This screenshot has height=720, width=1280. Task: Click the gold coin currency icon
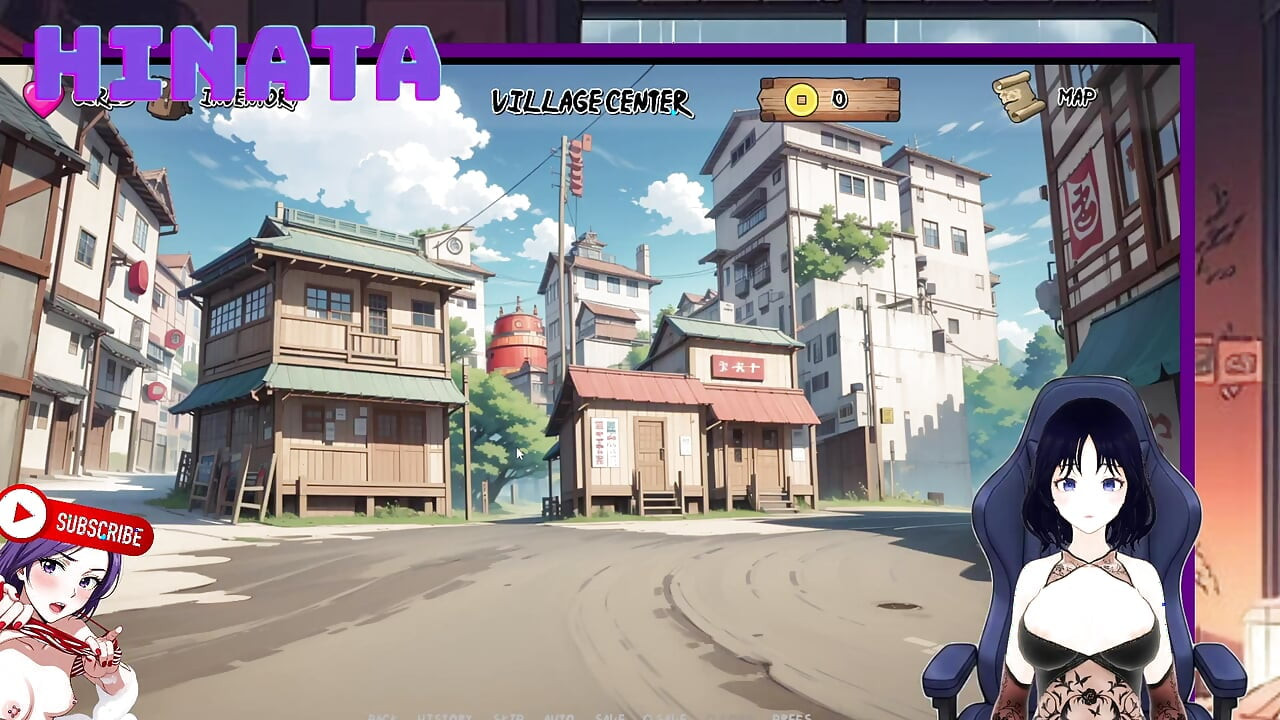(x=800, y=99)
